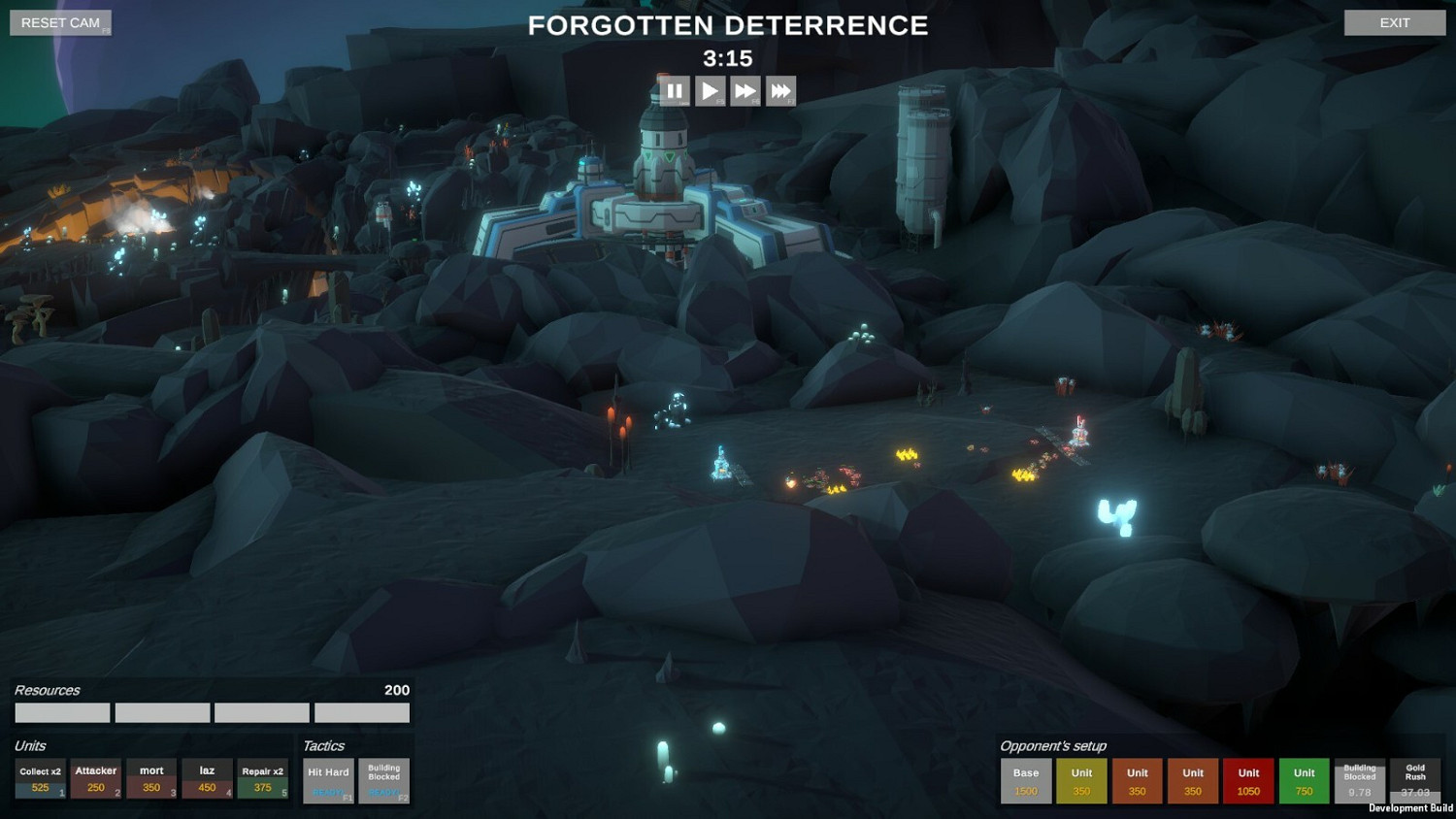1456x819 pixels.
Task: Select the Collect x2 unit card
Action: [x=38, y=779]
